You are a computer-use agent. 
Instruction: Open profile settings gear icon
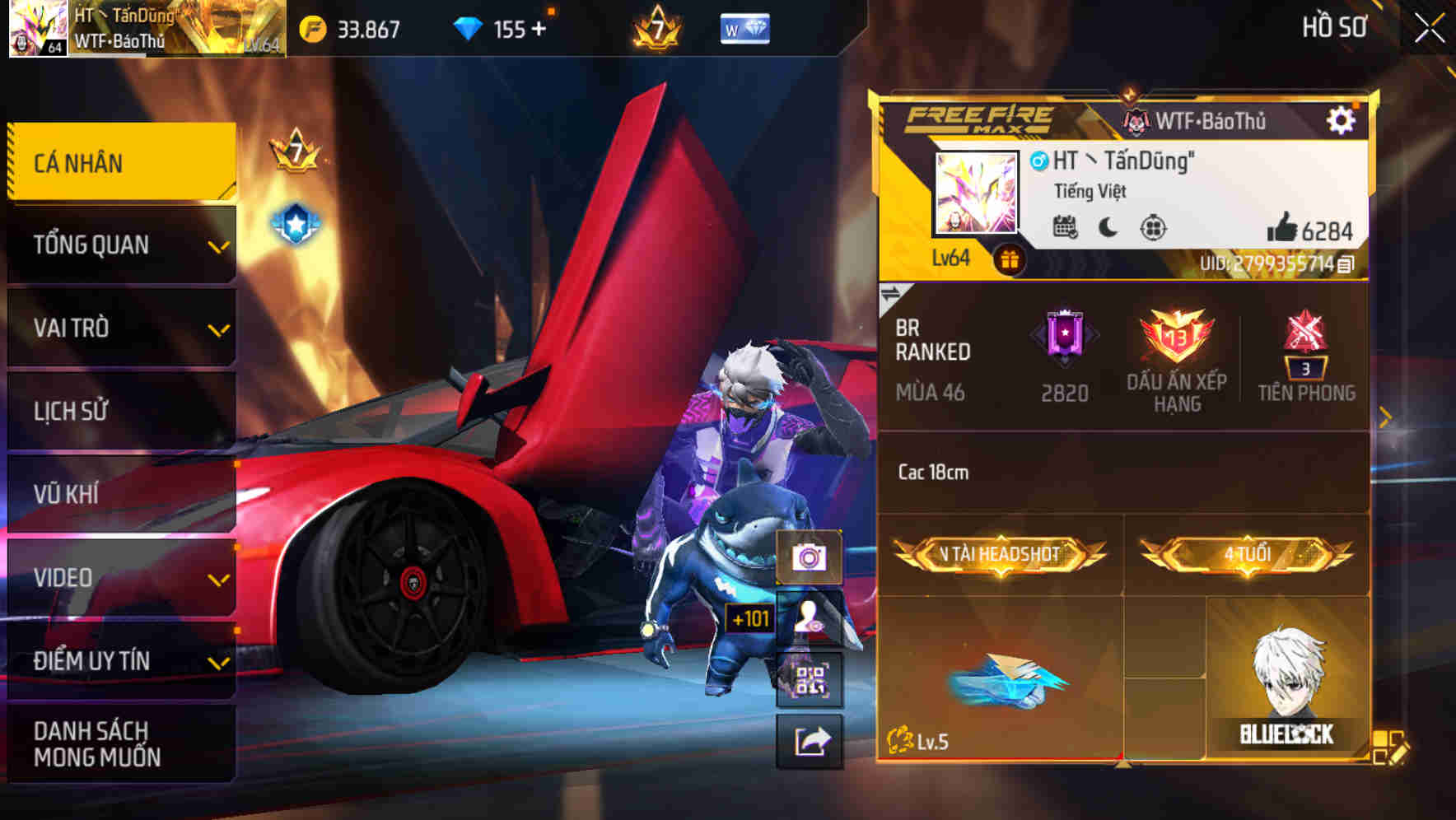click(1341, 121)
